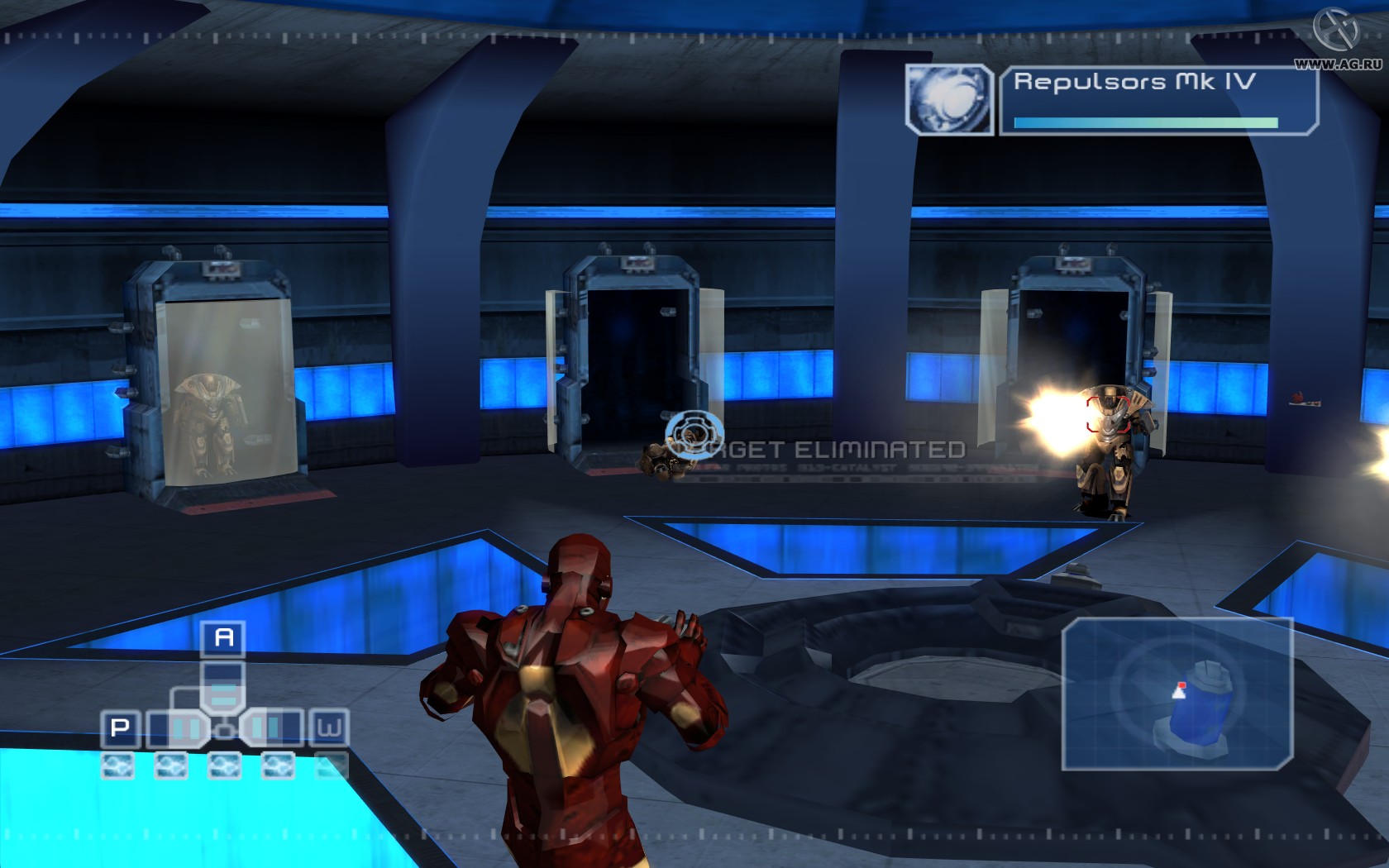1389x868 pixels.
Task: Click the TARGET ELIMINATED banner text
Action: [819, 449]
